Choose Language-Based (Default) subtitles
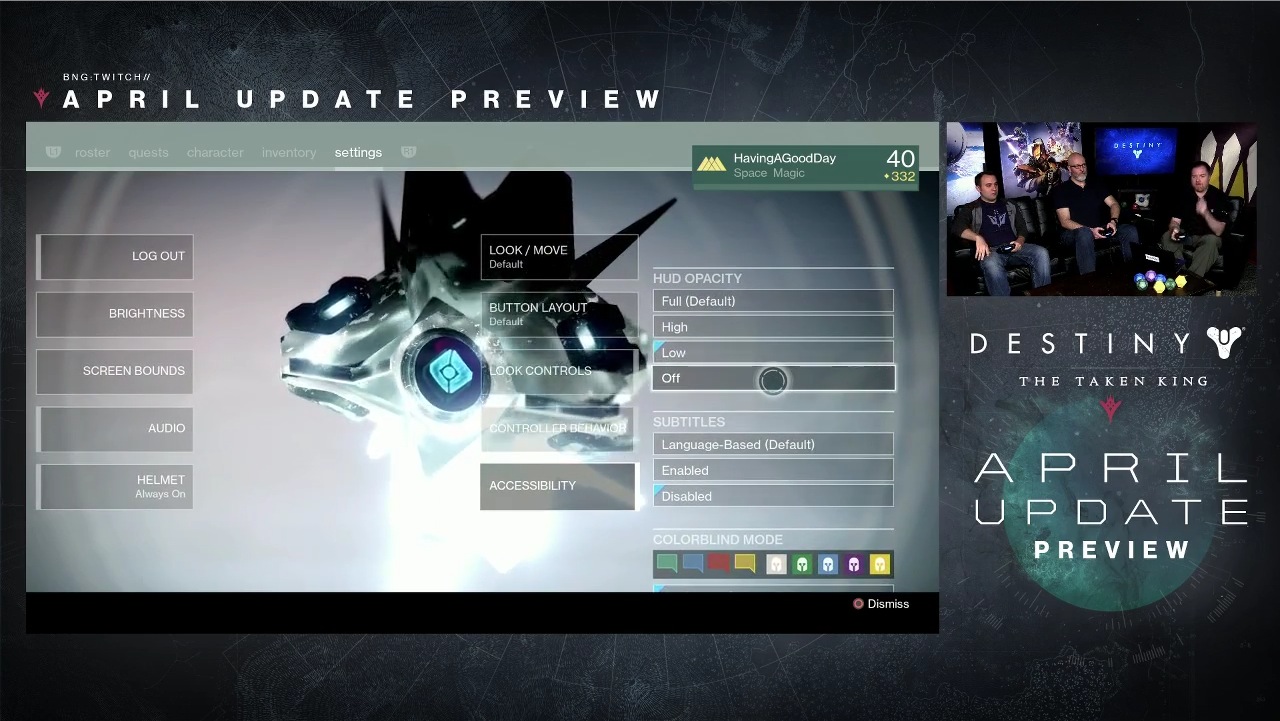 pos(773,444)
